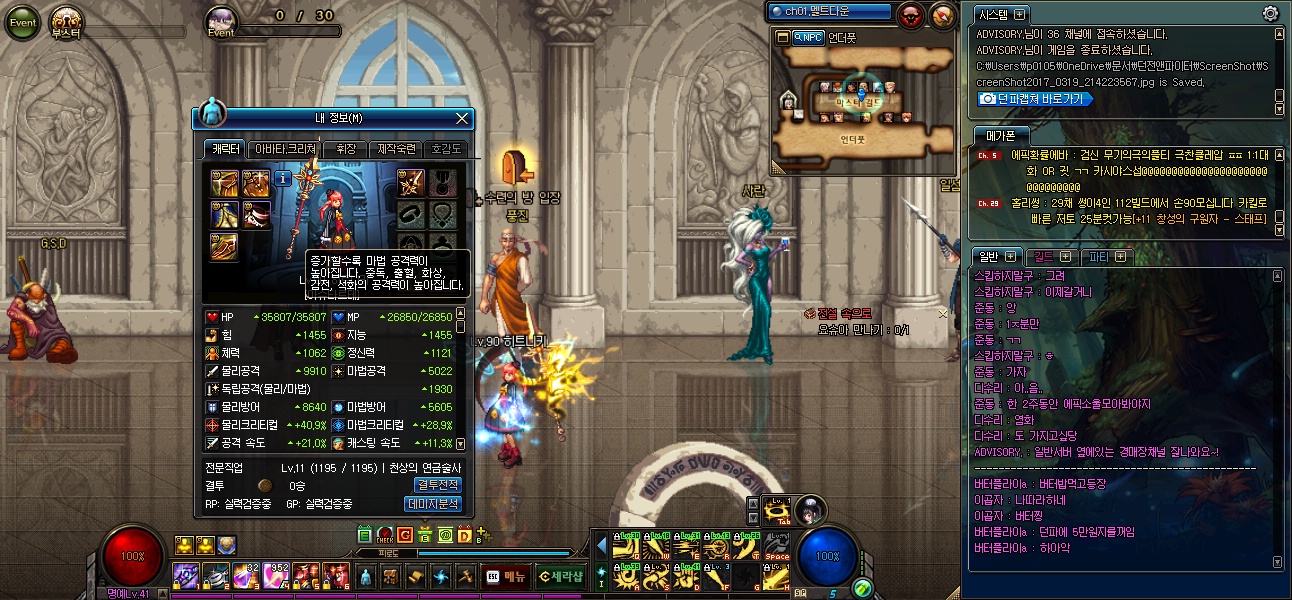Click the 부스터 event icon

[67, 22]
